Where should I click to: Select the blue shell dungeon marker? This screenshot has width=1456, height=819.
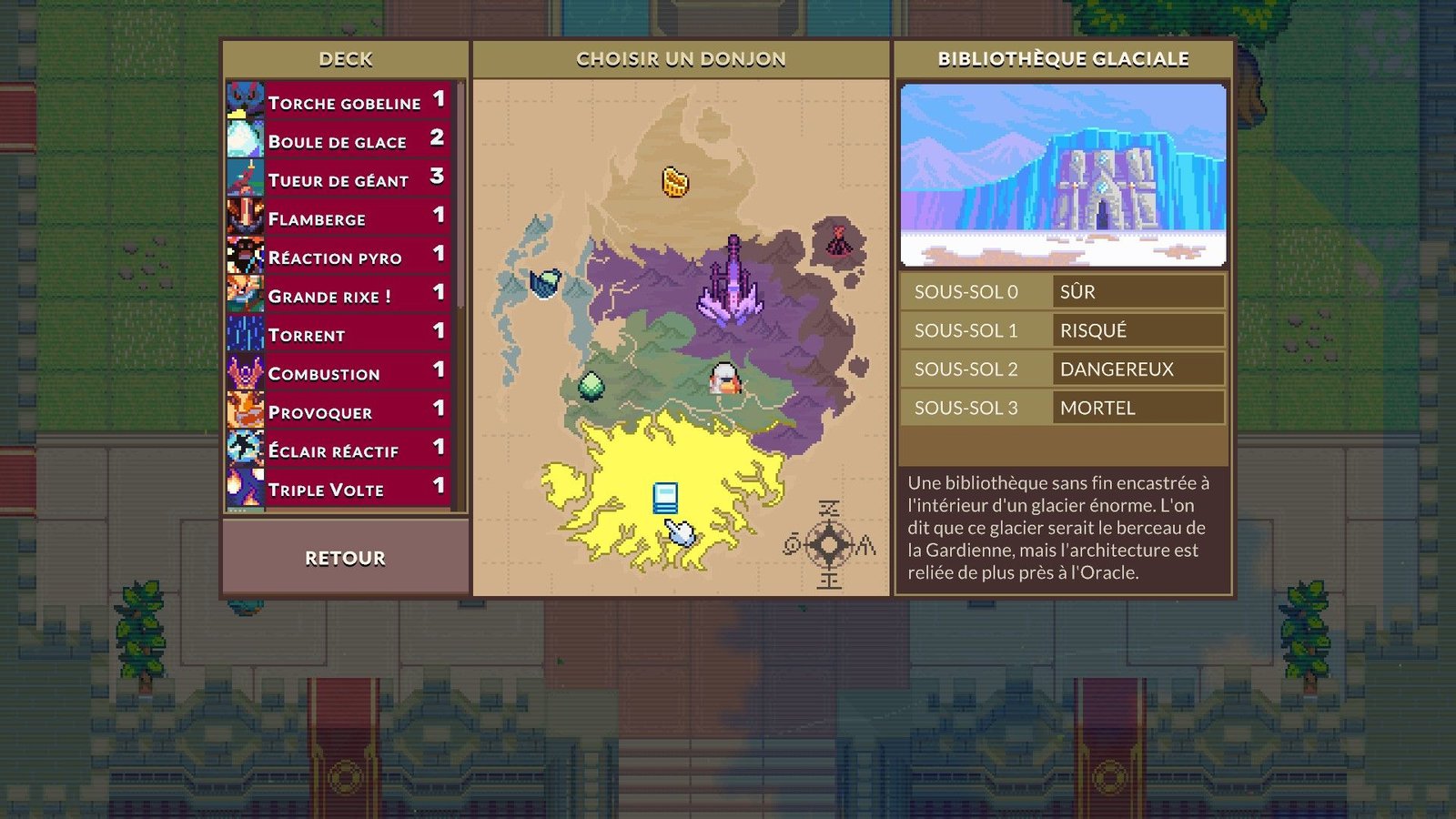[x=545, y=284]
